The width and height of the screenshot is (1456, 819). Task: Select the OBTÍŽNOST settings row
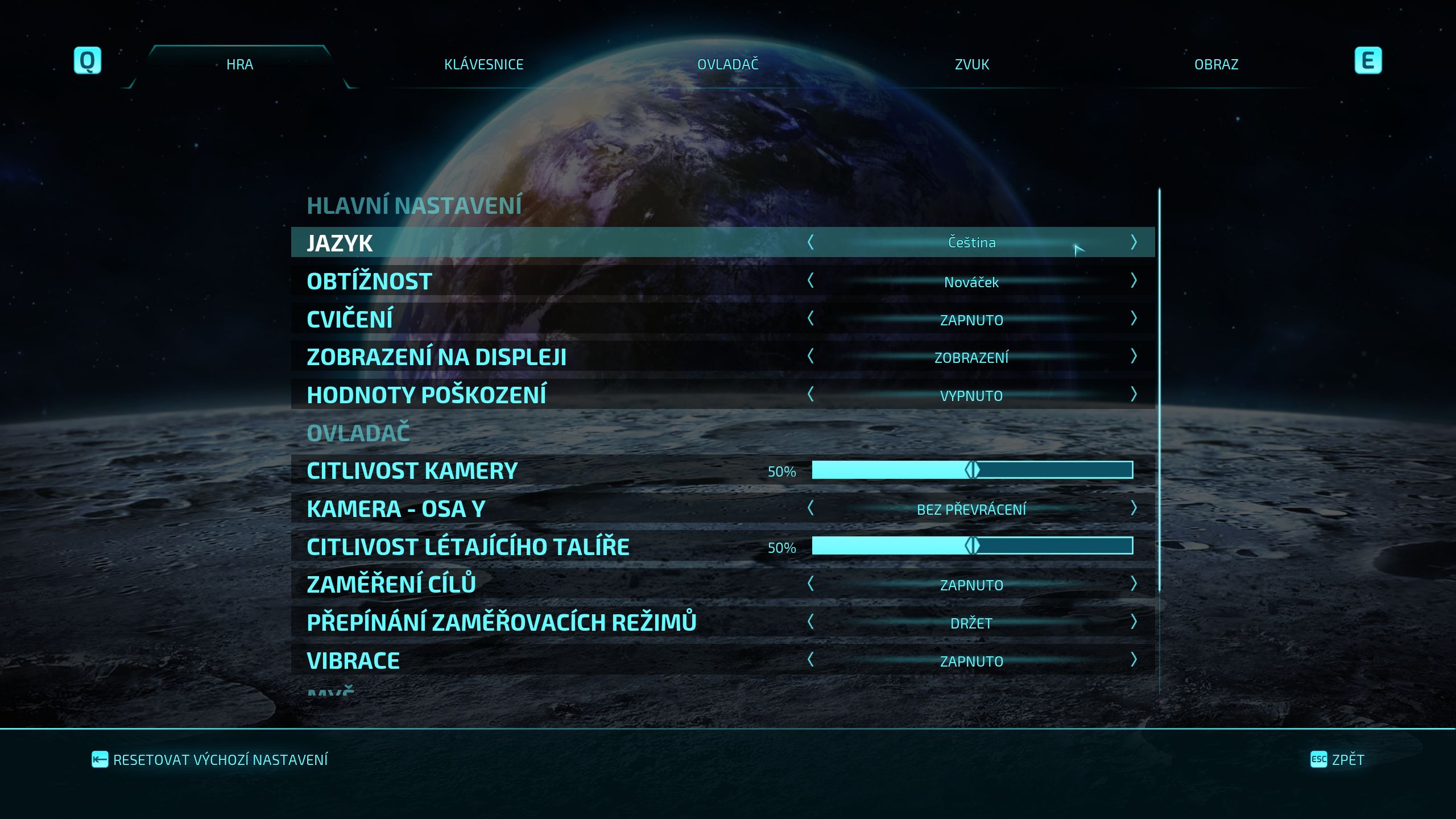512,281
